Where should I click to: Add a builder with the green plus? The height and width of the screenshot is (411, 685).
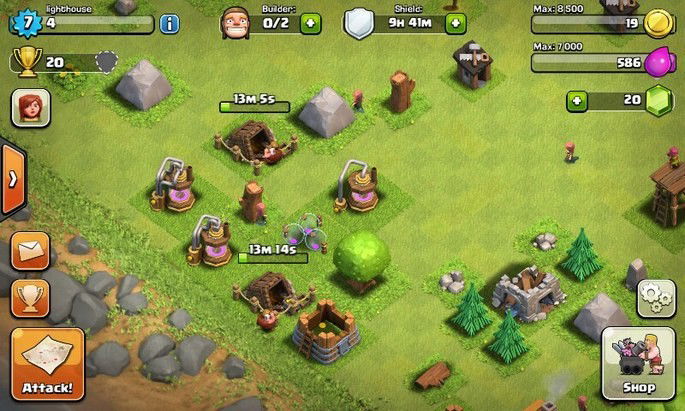point(309,22)
